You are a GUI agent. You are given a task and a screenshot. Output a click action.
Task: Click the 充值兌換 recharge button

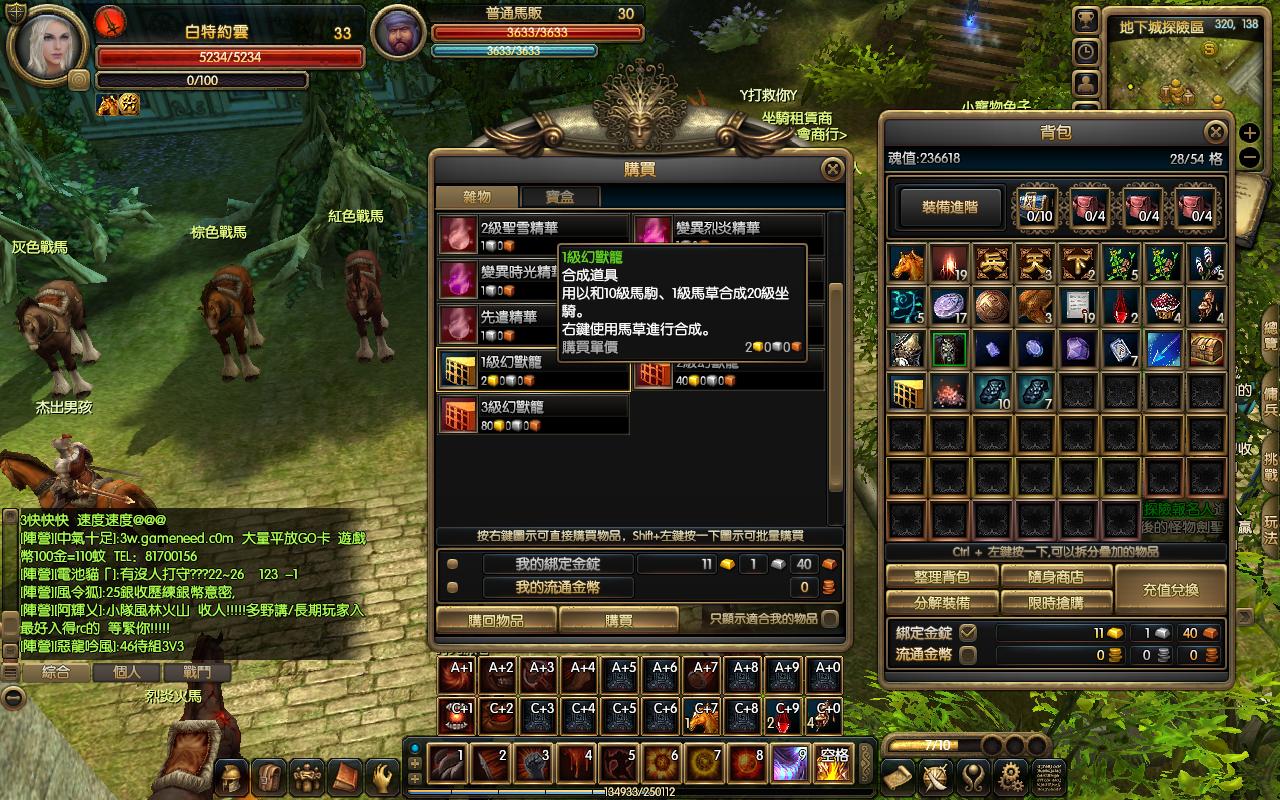(1170, 589)
